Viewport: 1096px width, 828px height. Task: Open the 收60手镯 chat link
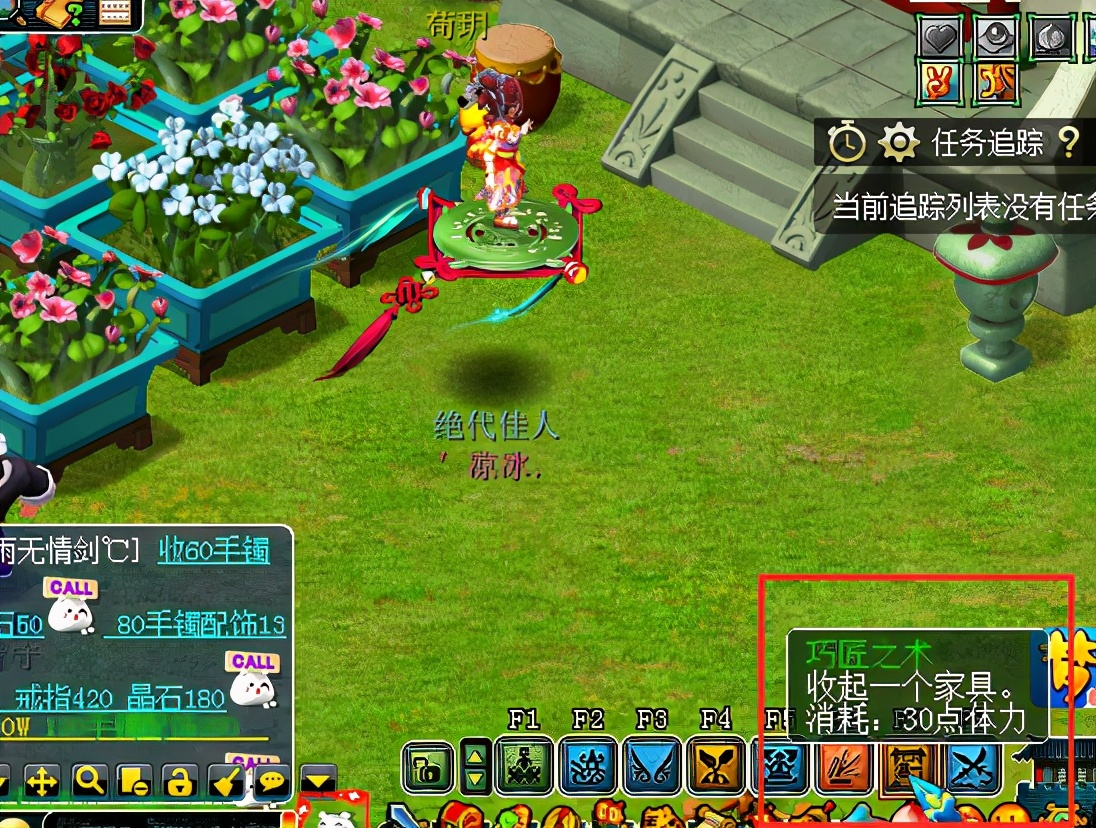pos(213,550)
